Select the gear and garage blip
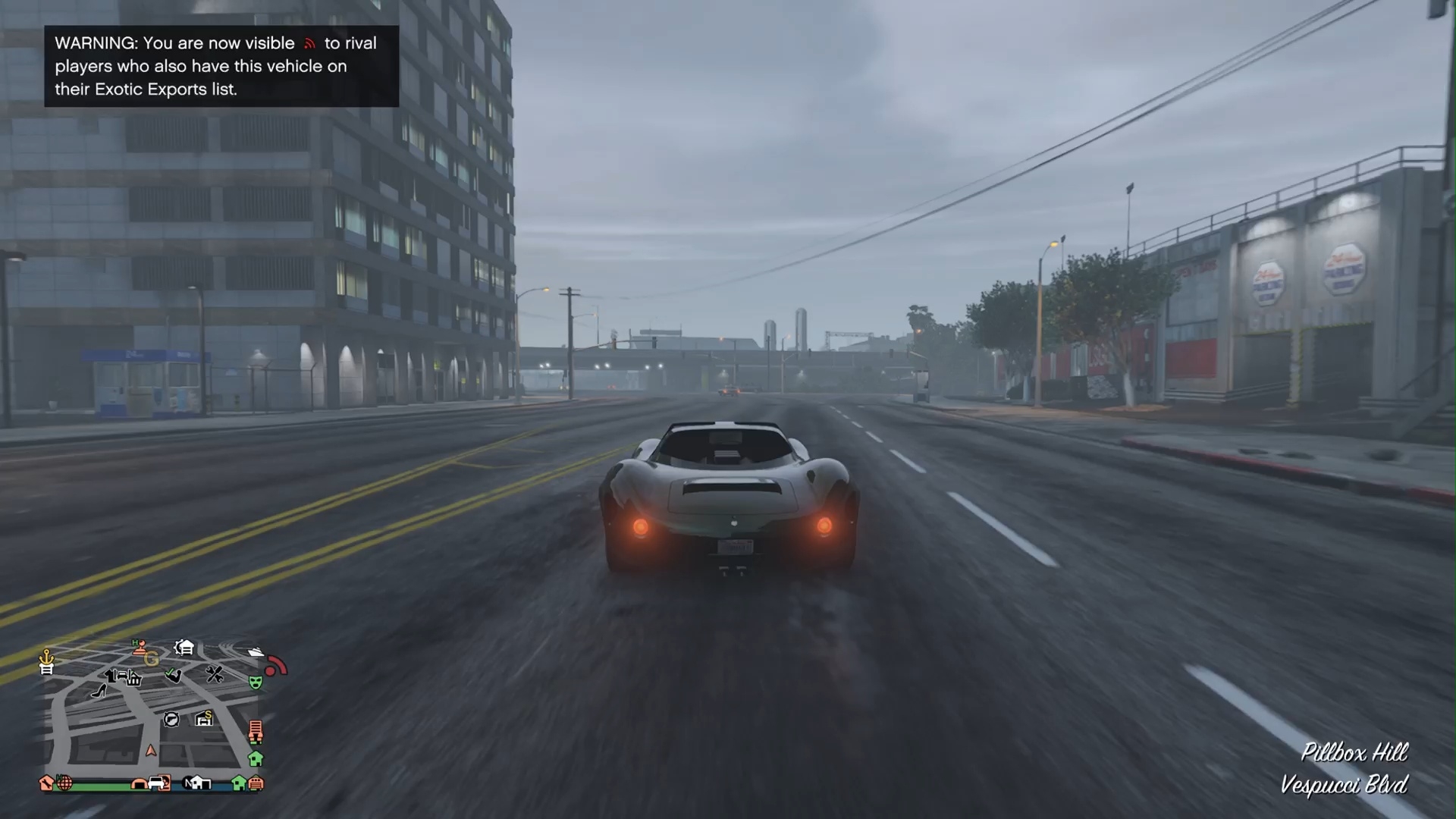The height and width of the screenshot is (819, 1456). point(184,647)
